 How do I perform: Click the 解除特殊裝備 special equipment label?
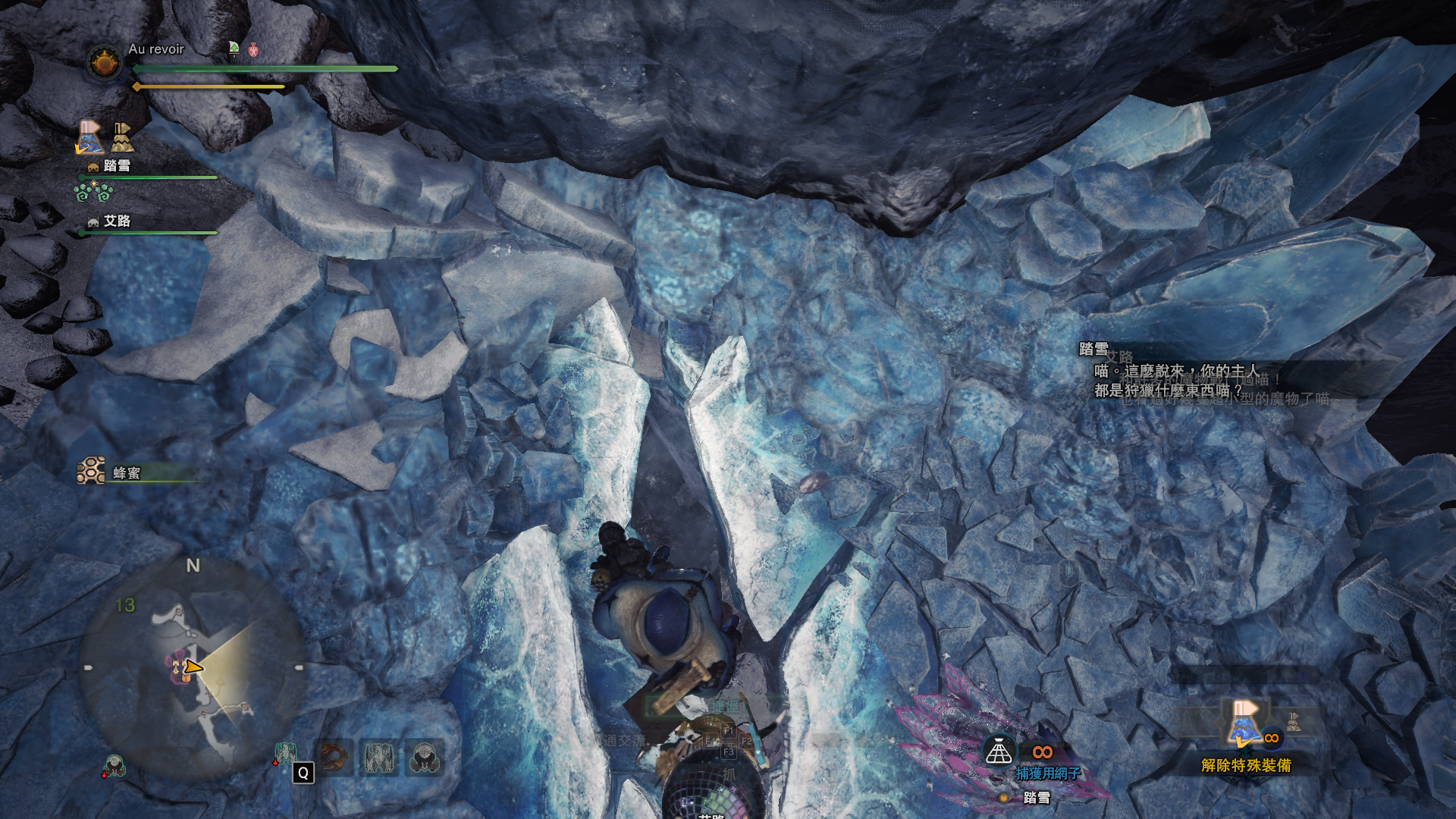(x=1246, y=765)
